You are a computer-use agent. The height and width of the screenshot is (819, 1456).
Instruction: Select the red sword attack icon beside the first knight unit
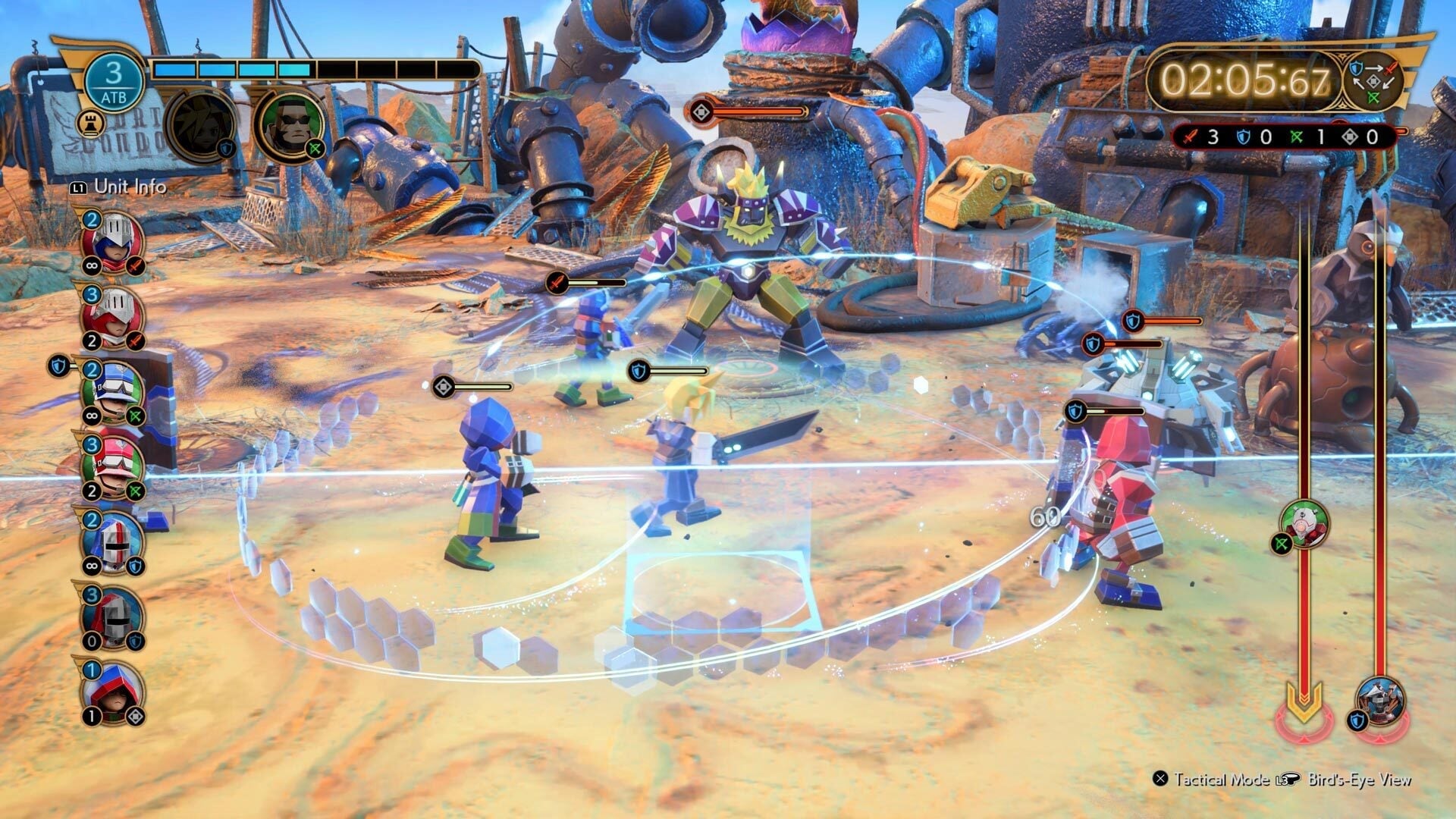(136, 263)
